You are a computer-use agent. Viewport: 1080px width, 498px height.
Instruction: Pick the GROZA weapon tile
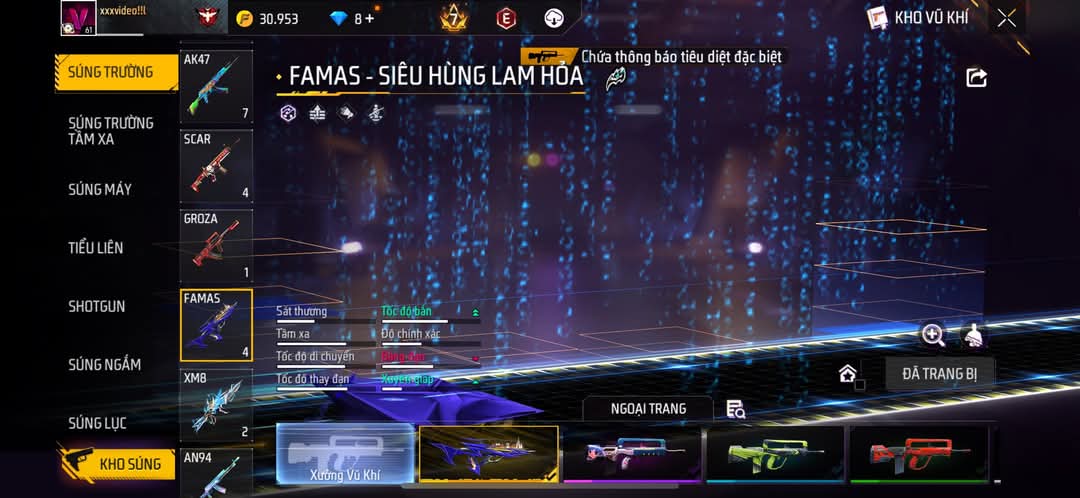point(216,246)
